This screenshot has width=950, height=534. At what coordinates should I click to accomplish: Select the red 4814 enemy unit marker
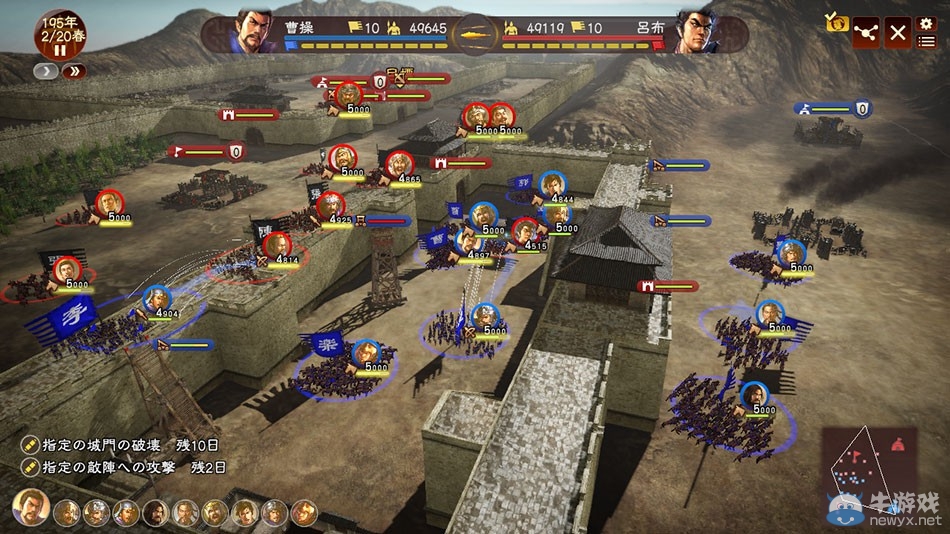276,245
